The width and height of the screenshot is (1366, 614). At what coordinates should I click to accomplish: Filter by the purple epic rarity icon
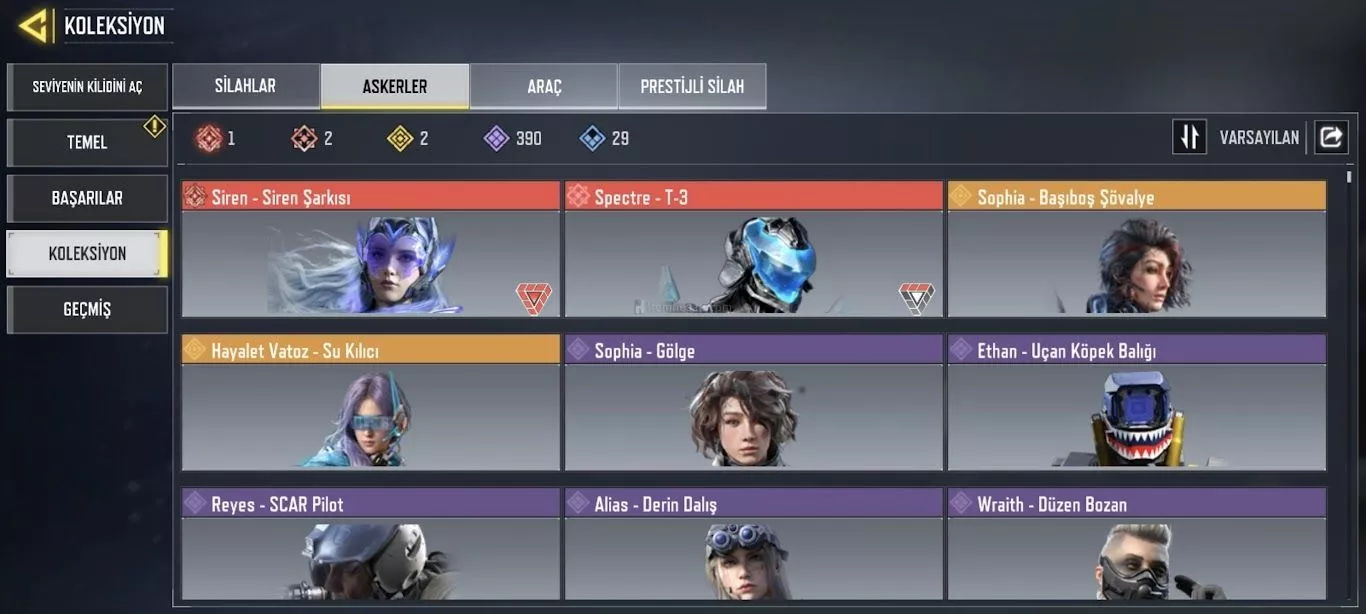pos(497,138)
